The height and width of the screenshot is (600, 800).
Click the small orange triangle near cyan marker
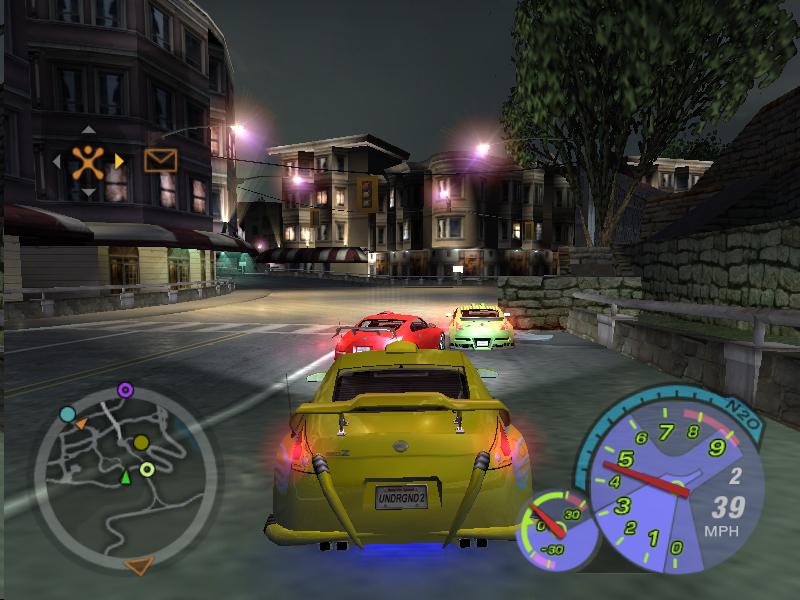(81, 424)
